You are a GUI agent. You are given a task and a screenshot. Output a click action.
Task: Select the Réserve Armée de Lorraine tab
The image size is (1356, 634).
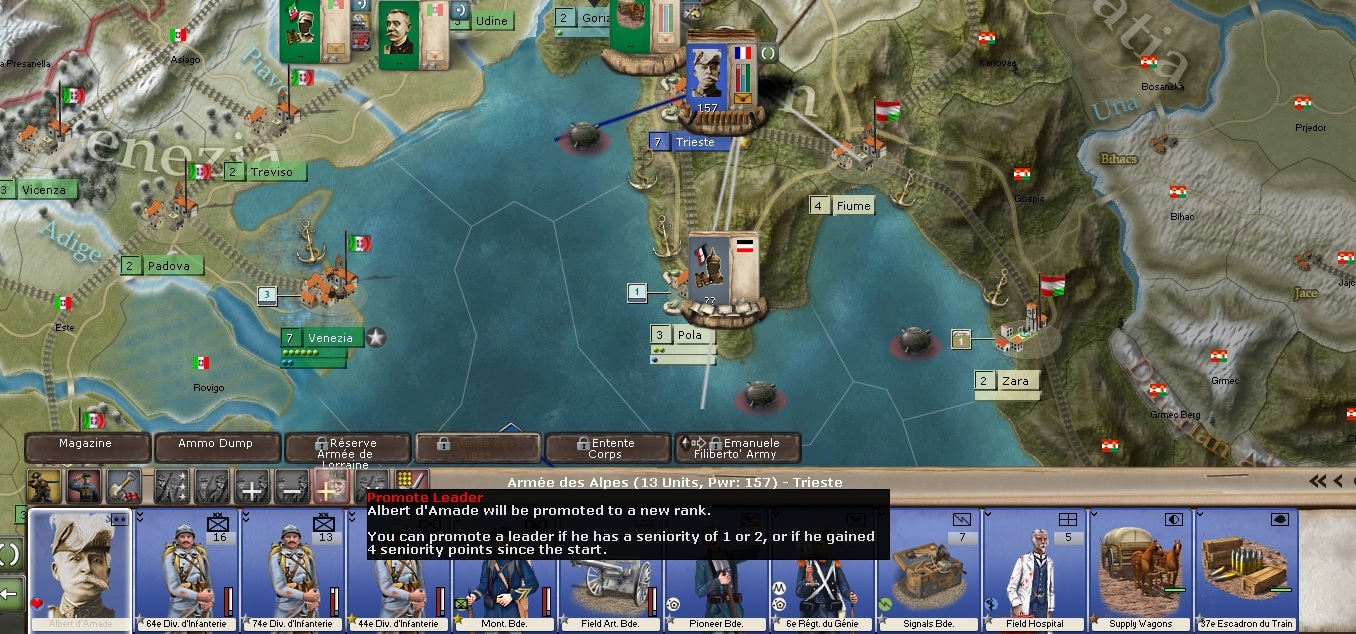[347, 448]
